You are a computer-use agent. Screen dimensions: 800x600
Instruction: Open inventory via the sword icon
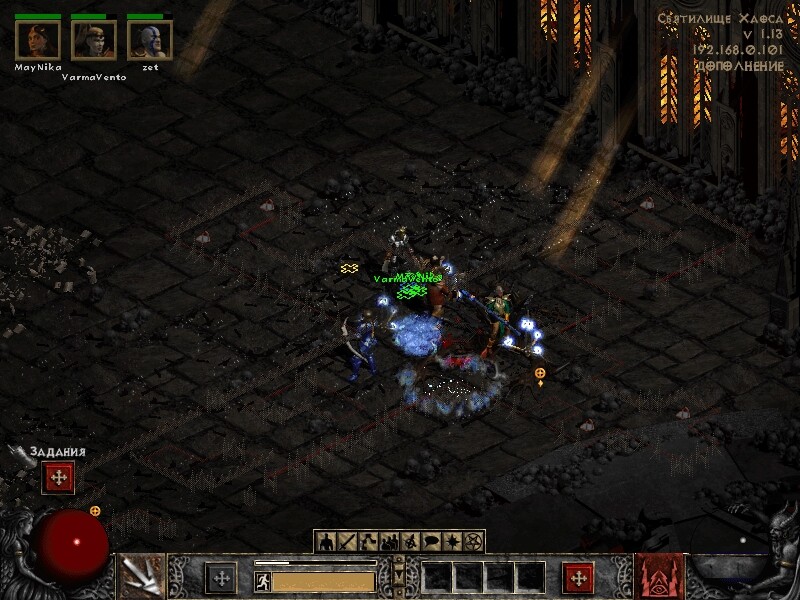[x=347, y=542]
